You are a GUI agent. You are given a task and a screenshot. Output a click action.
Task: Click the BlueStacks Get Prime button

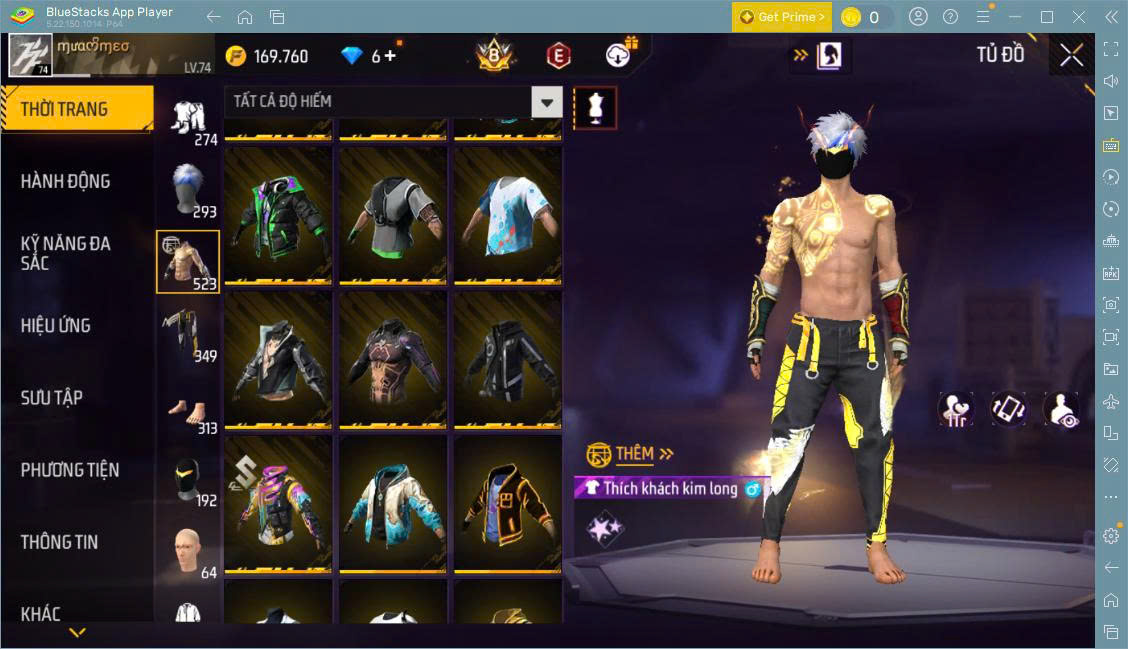pos(782,17)
